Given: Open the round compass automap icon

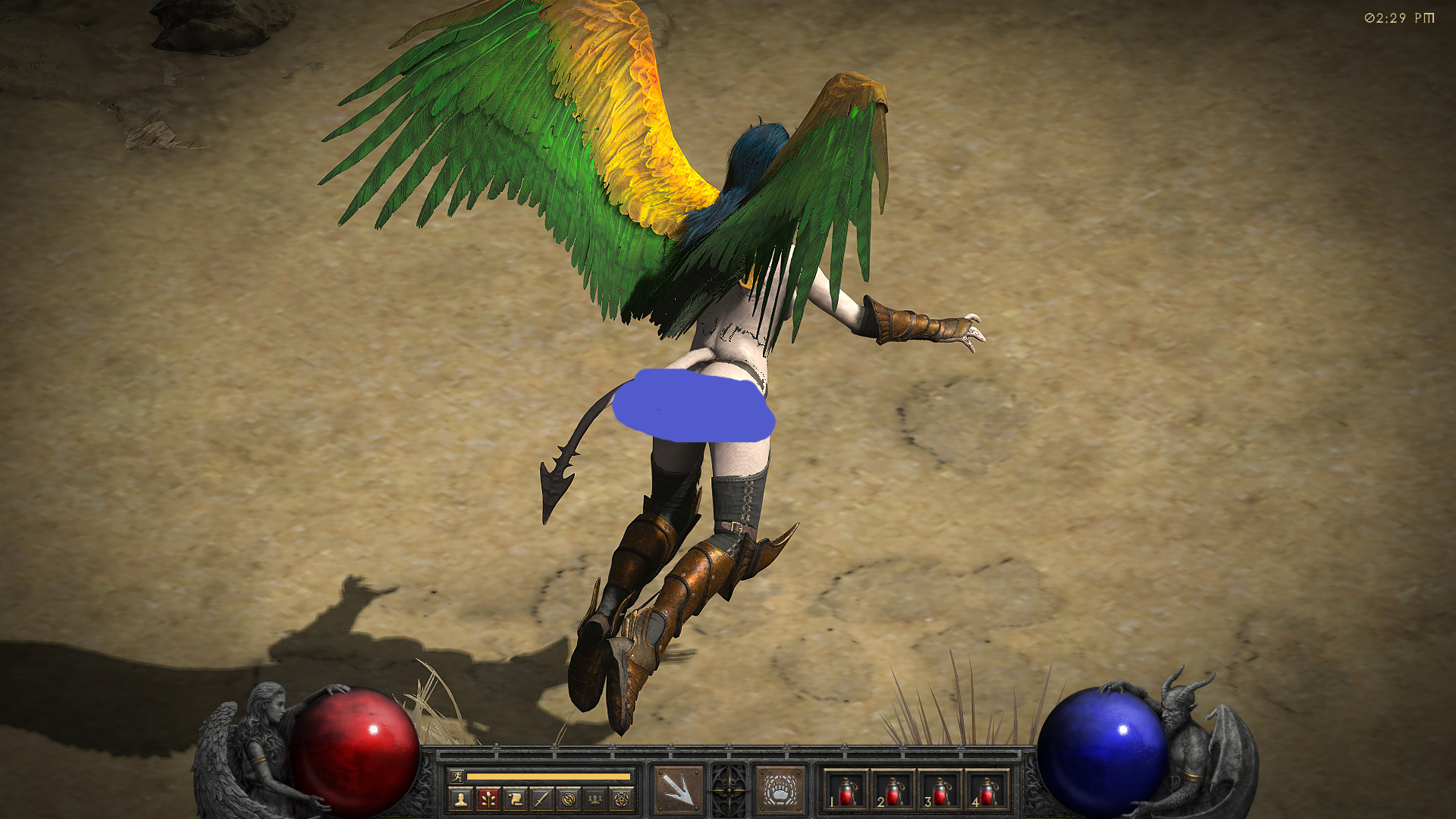Looking at the screenshot, I should tap(569, 799).
